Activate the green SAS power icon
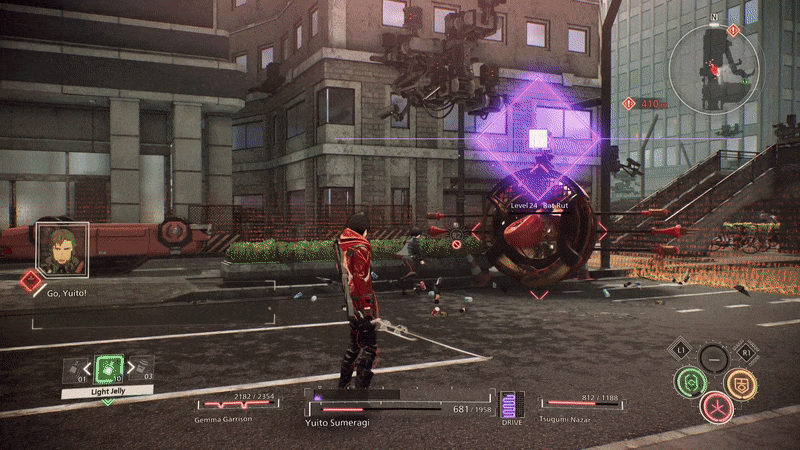The width and height of the screenshot is (800, 450). pos(688,381)
